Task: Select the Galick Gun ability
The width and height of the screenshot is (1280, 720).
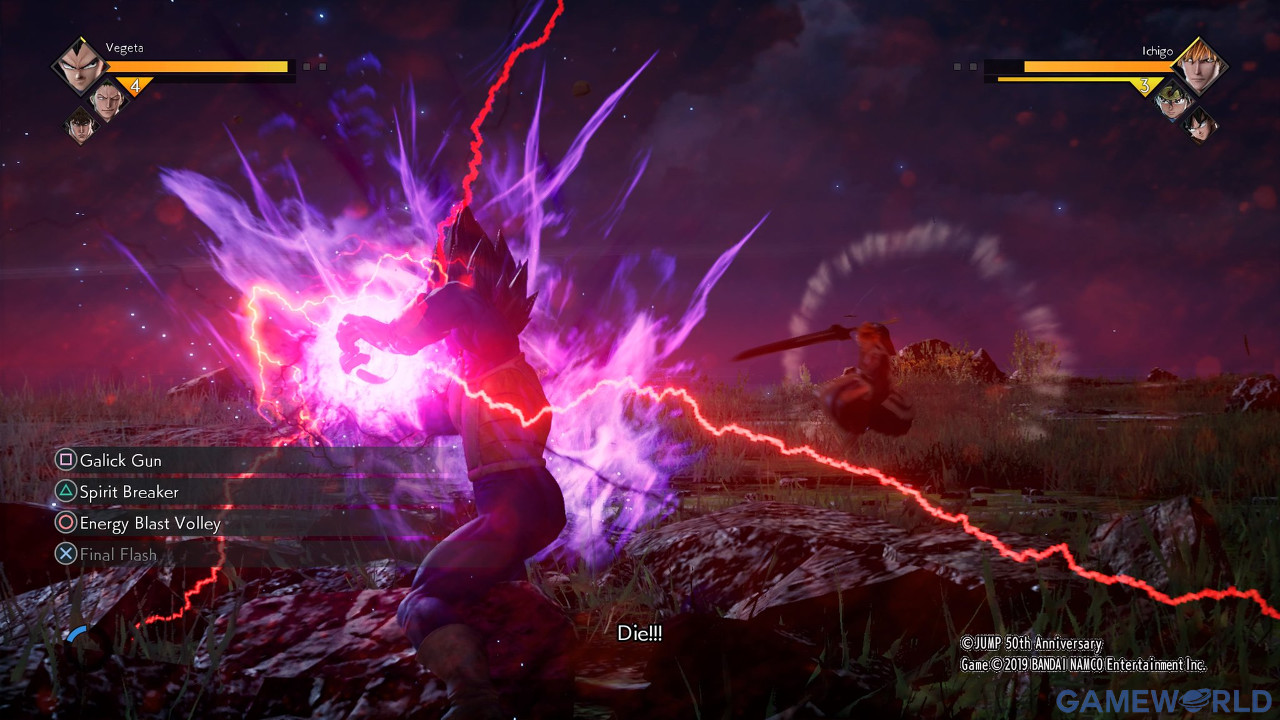Action: point(120,460)
